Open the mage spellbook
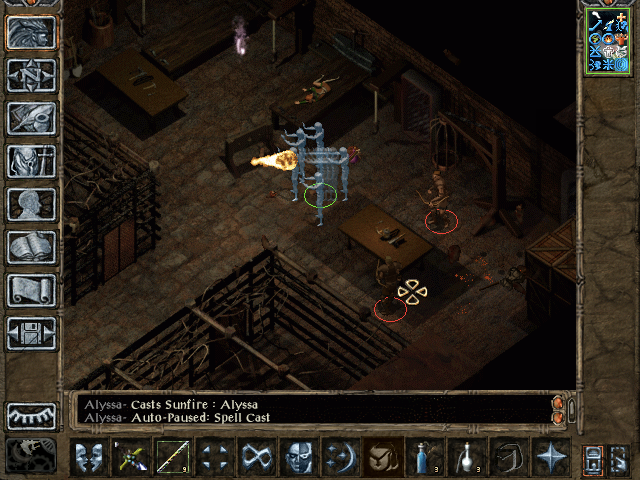 point(32,247)
